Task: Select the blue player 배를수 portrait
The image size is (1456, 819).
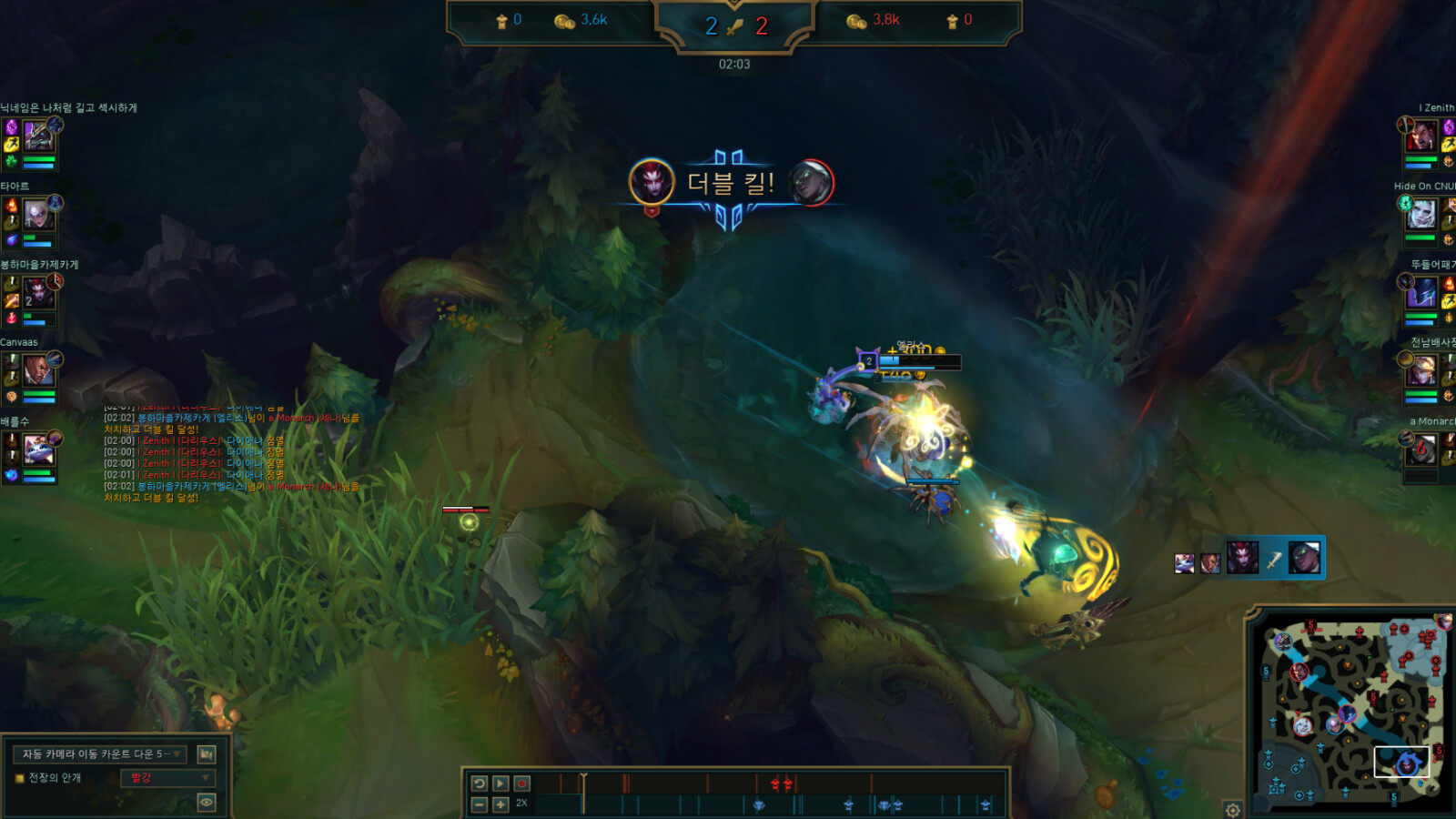Action: 38,449
